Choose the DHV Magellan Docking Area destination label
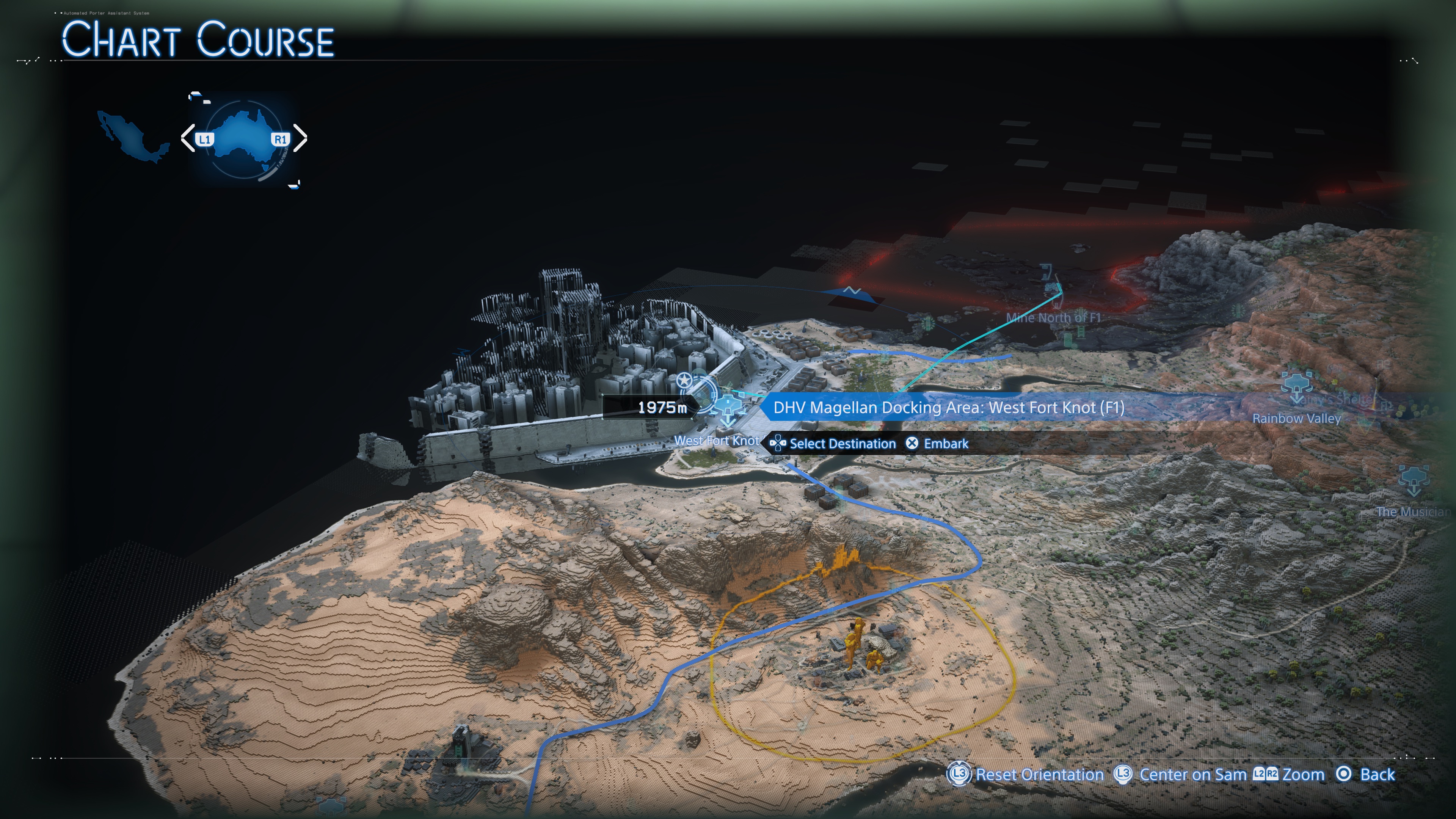The image size is (1456, 819). click(x=948, y=408)
